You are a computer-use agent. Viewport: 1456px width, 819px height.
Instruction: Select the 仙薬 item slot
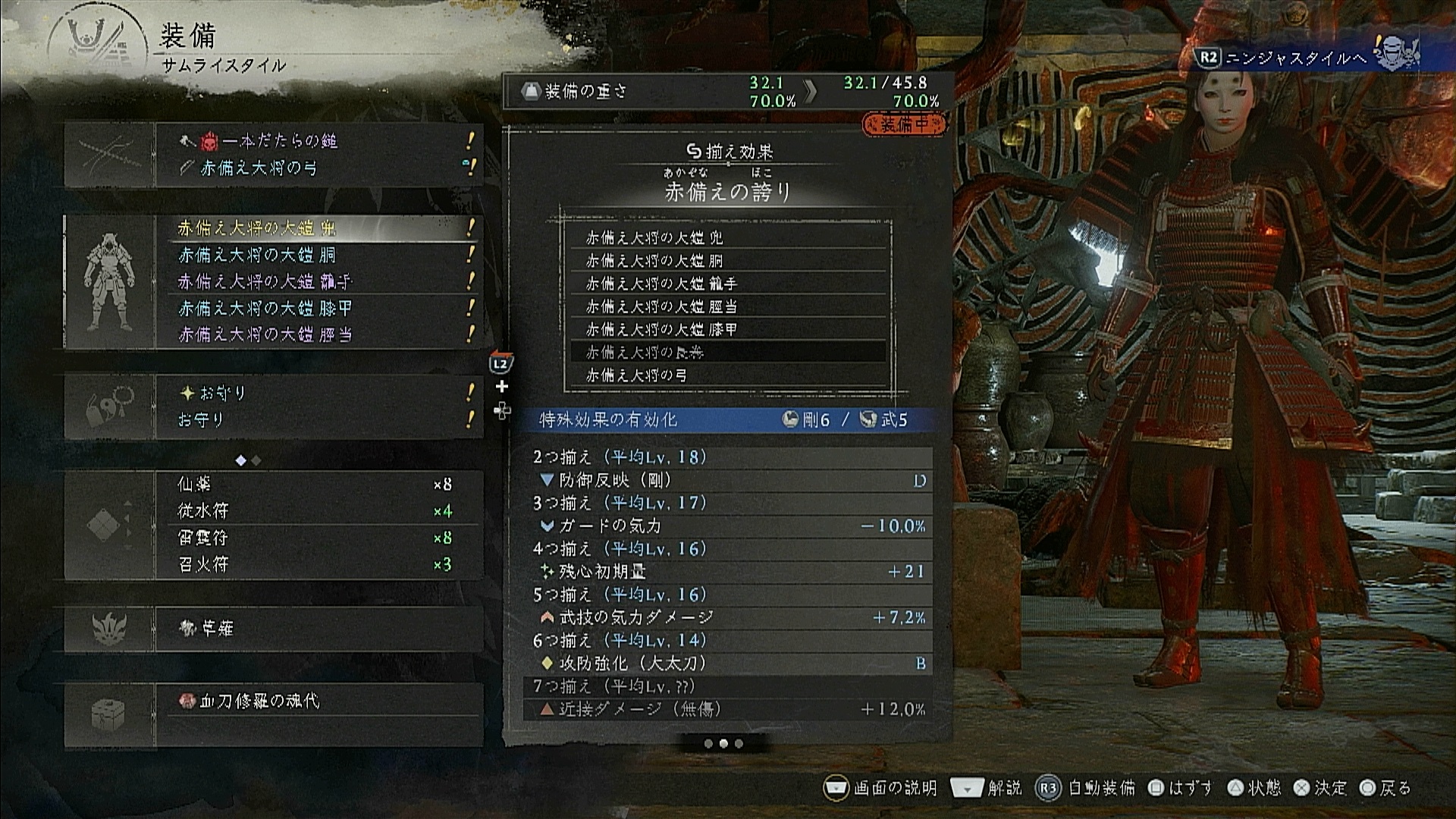tap(318, 484)
